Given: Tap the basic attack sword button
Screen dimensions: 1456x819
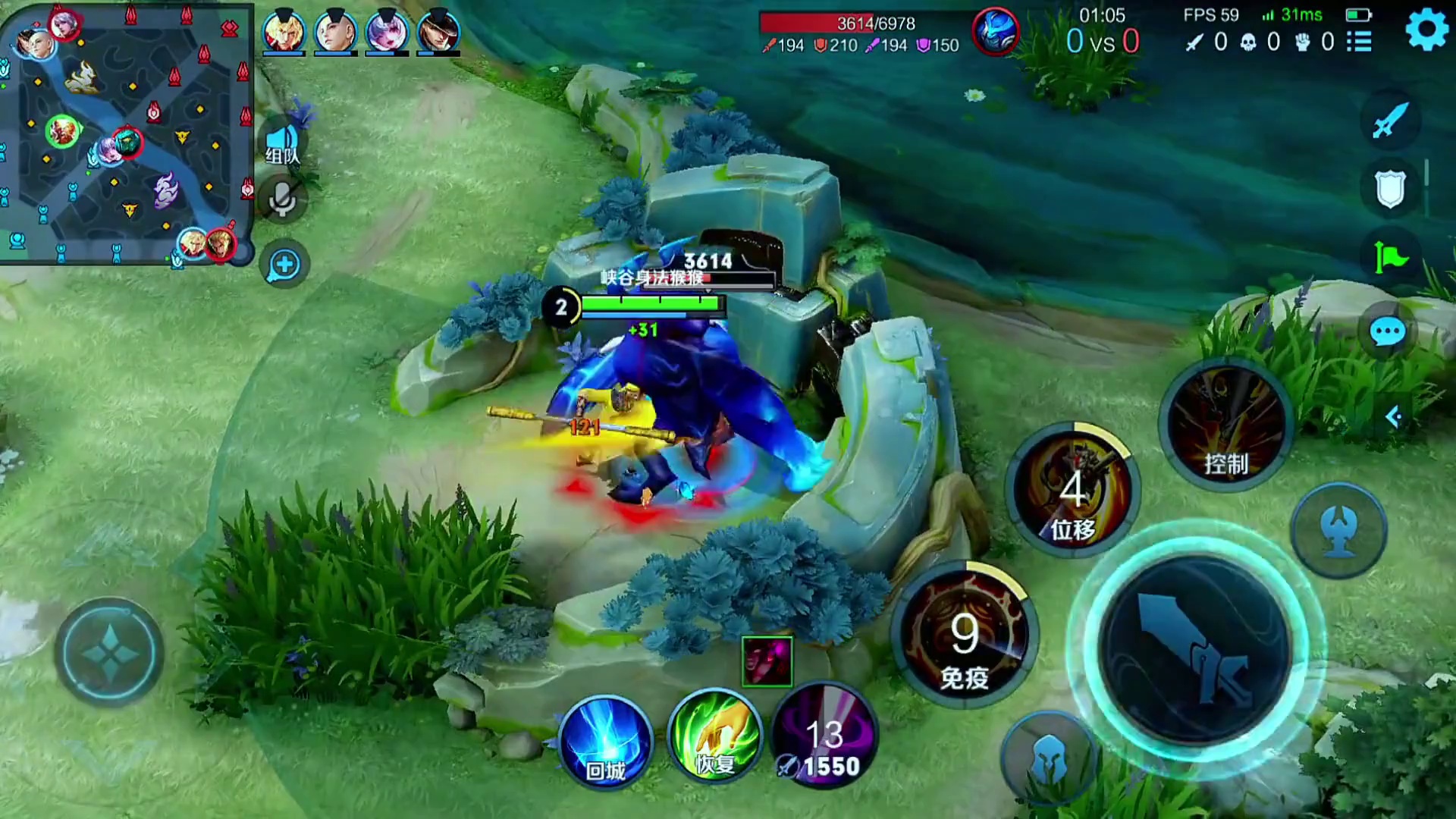Looking at the screenshot, I should [x=1195, y=649].
